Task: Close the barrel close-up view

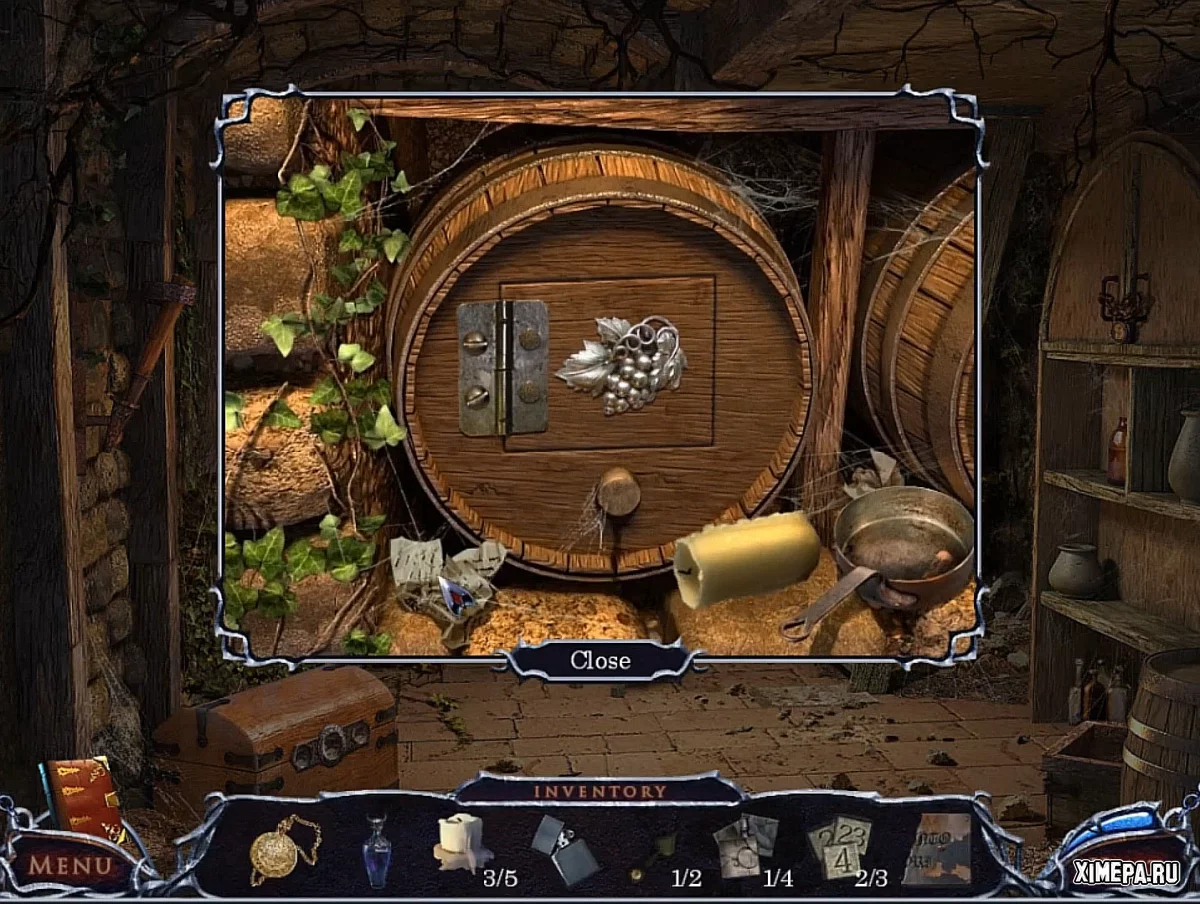Action: [600, 660]
